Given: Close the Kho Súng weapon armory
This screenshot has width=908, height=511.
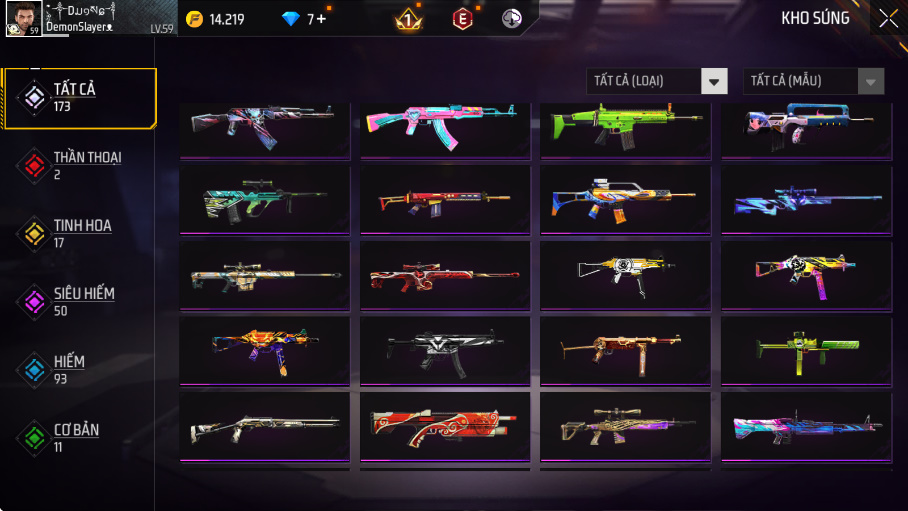Looking at the screenshot, I should point(888,18).
